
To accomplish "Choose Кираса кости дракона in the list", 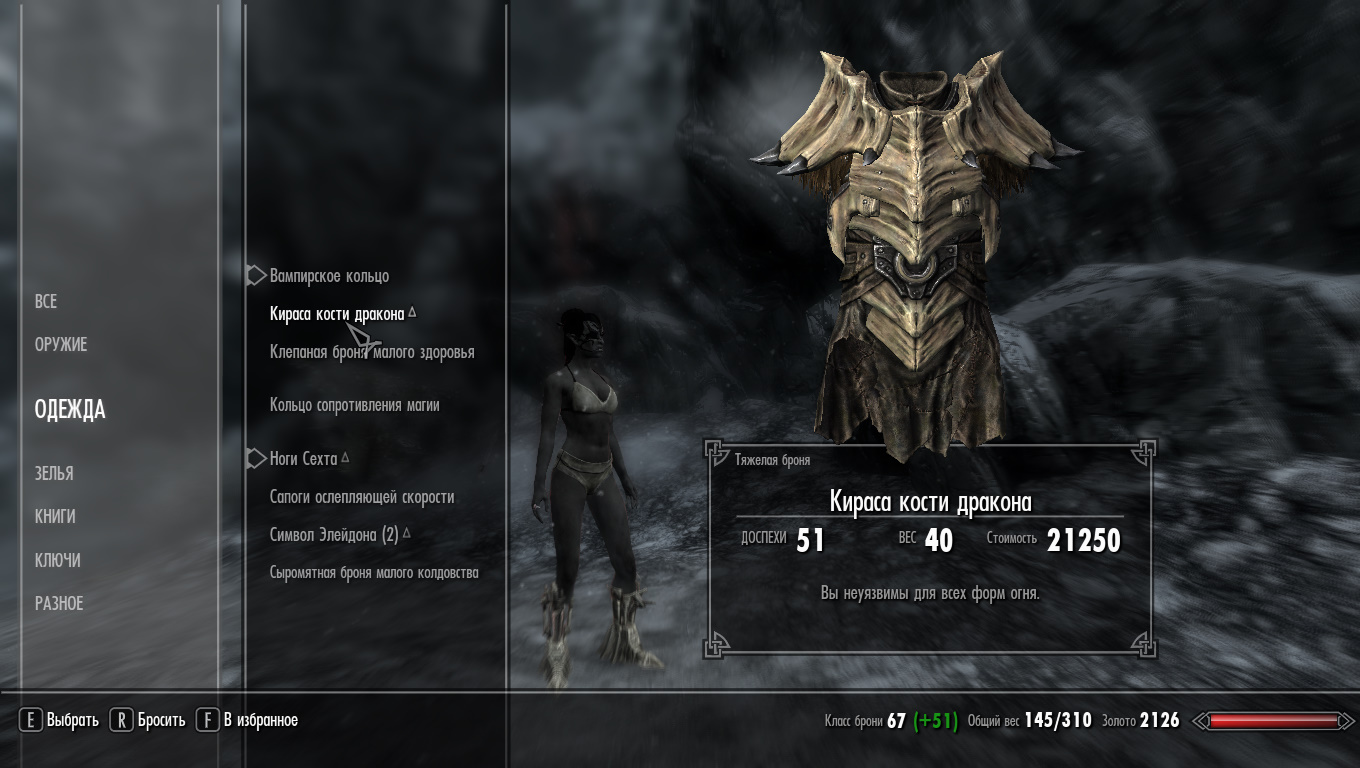I will 337,314.
